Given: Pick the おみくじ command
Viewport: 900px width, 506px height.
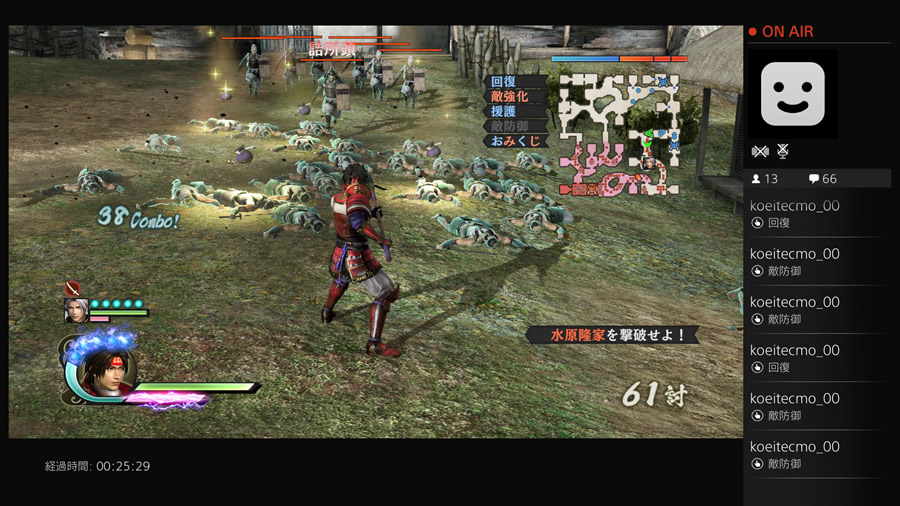Looking at the screenshot, I should (x=514, y=142).
